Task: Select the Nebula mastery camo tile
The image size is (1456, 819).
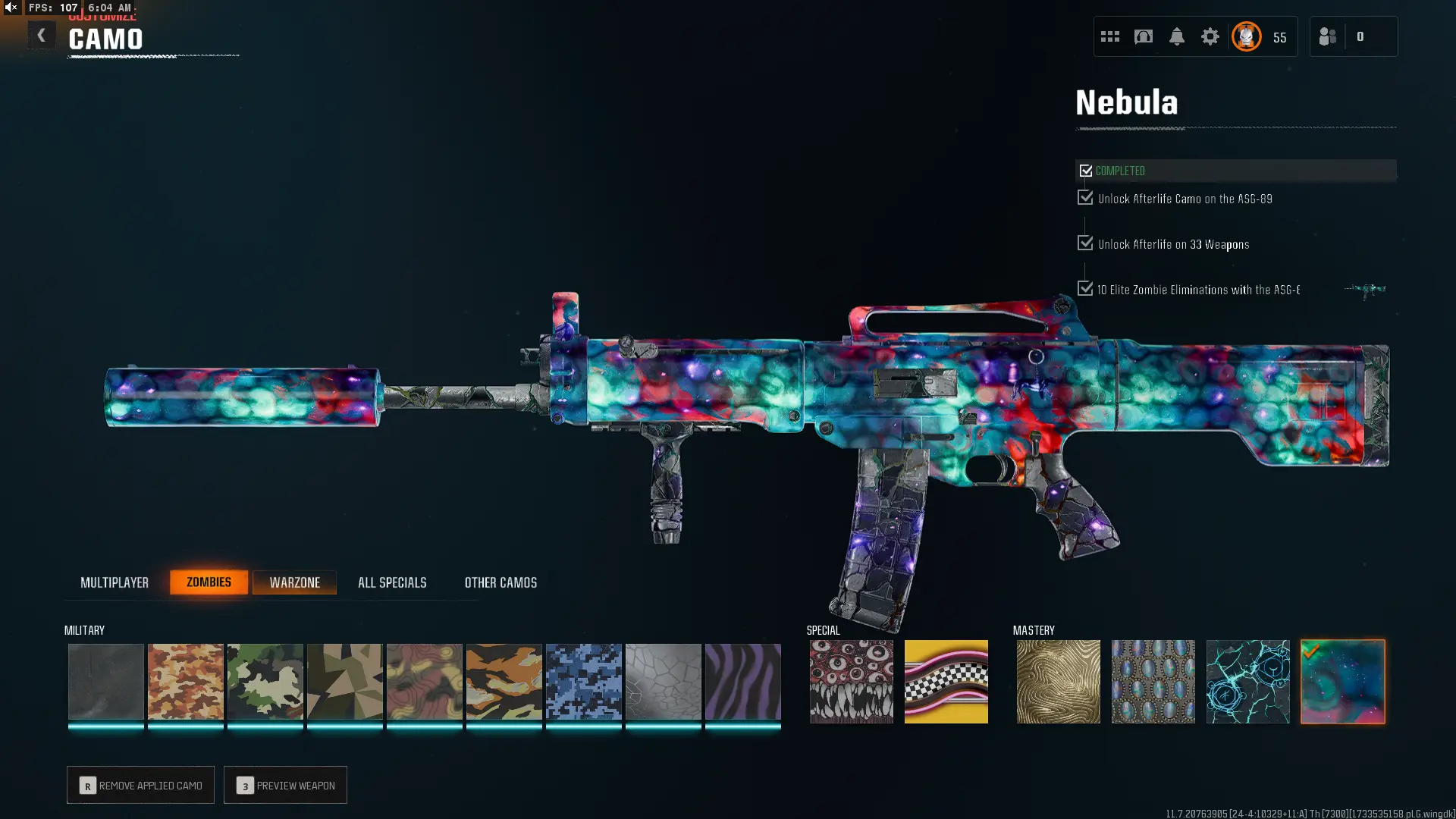Action: tap(1343, 681)
